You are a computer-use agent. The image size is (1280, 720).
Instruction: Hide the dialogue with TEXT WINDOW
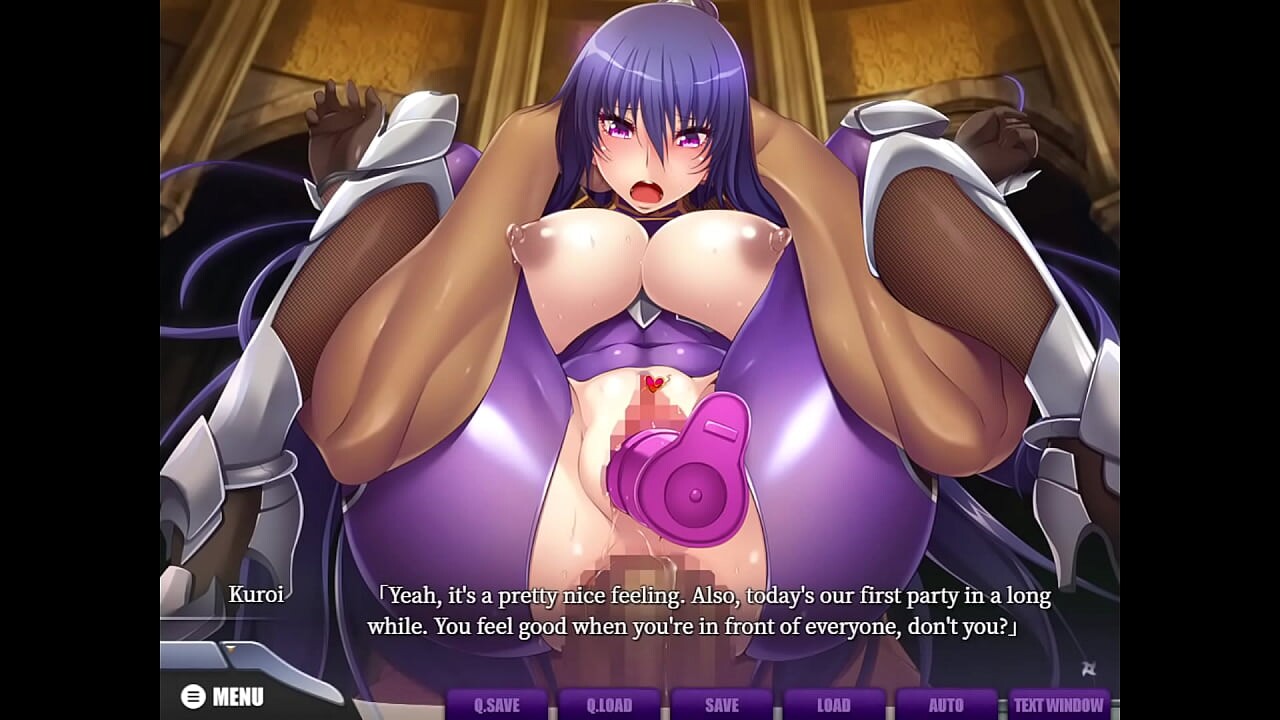(1059, 704)
